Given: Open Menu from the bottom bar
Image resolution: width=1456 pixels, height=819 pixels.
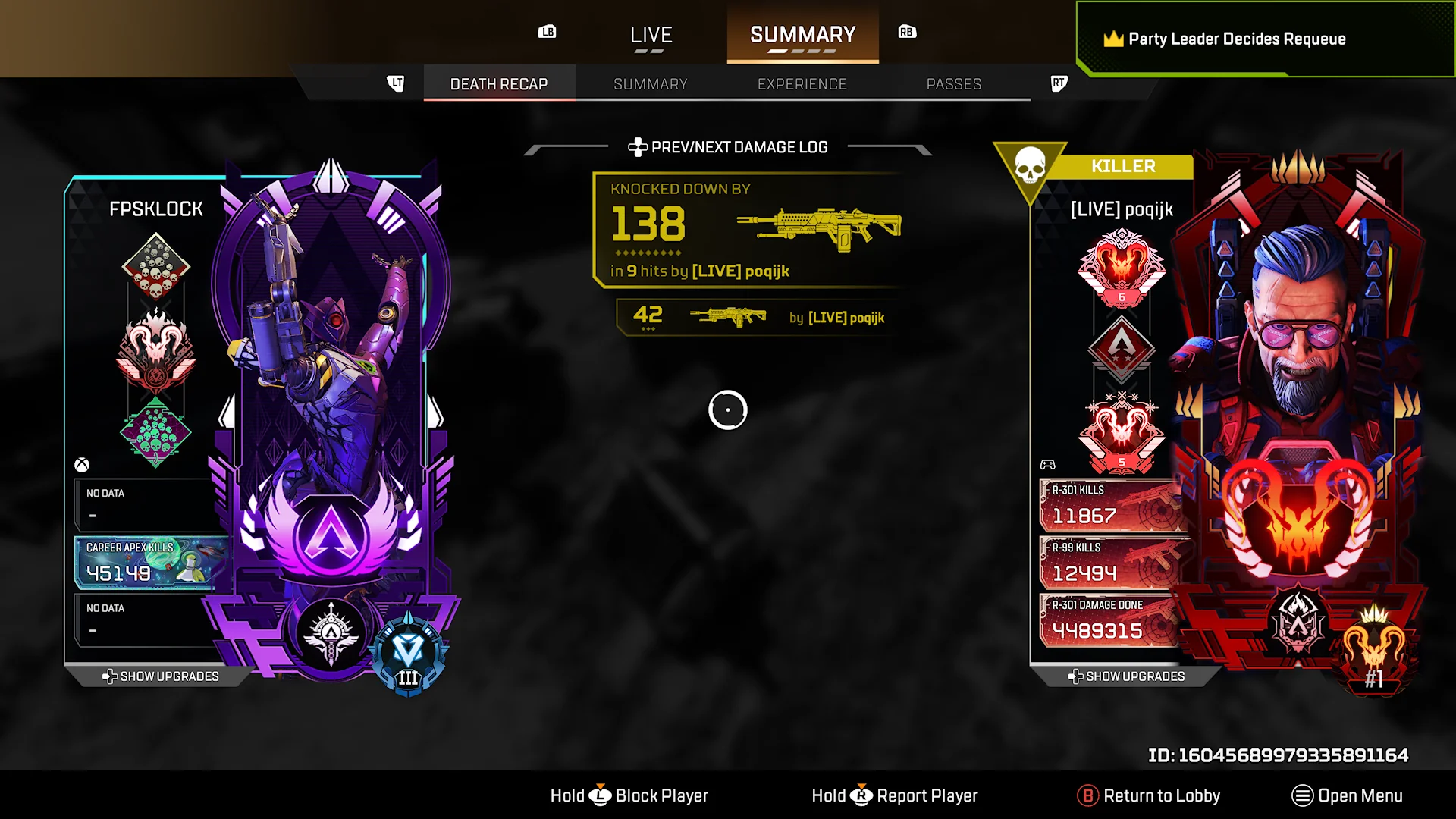Looking at the screenshot, I should 1348,795.
